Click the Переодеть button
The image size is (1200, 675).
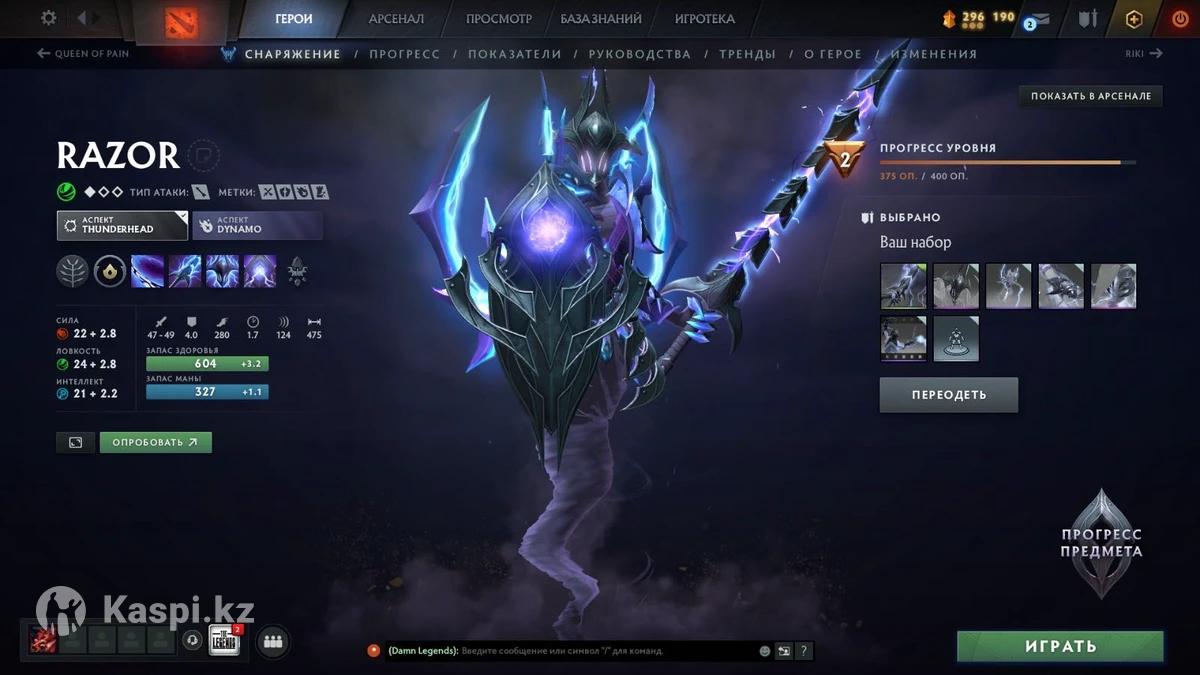point(948,395)
